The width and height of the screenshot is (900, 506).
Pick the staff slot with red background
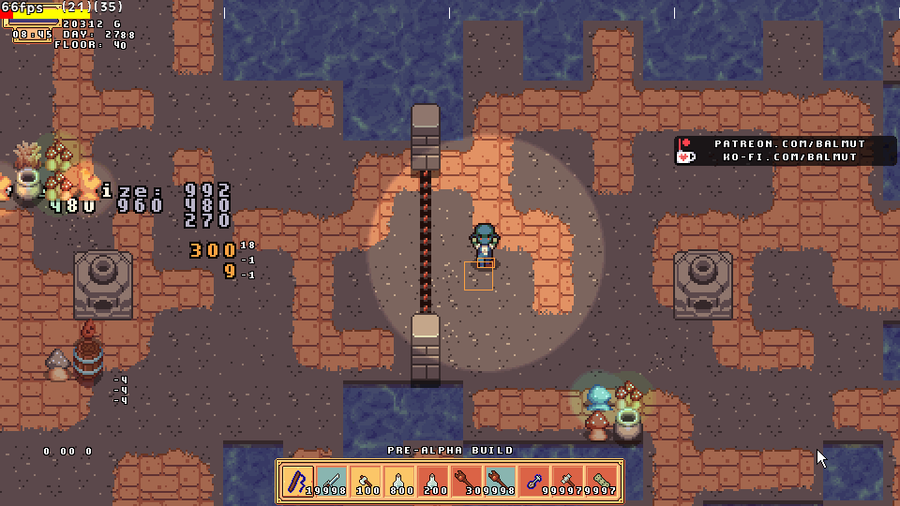(468, 481)
